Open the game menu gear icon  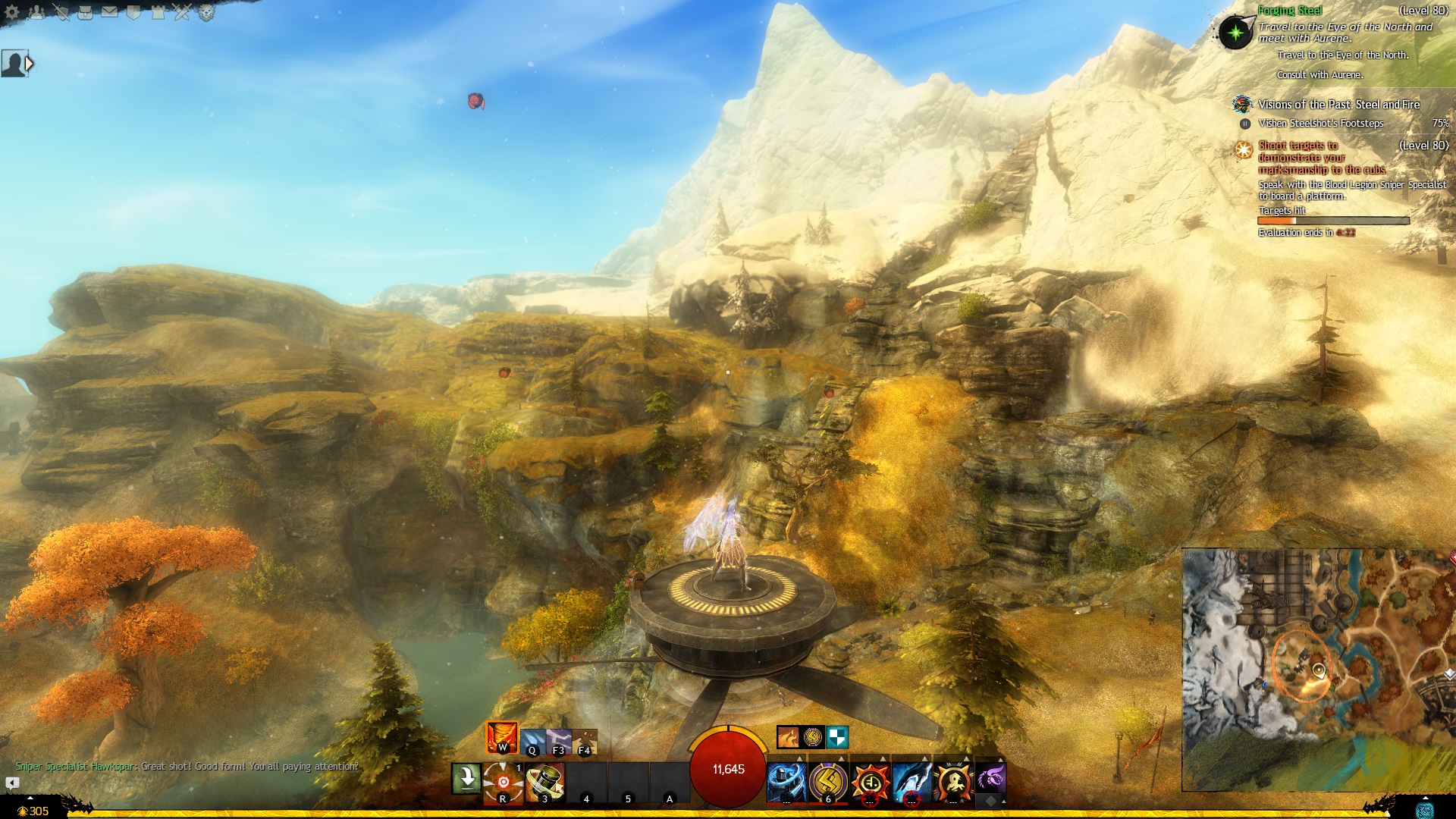click(12, 12)
